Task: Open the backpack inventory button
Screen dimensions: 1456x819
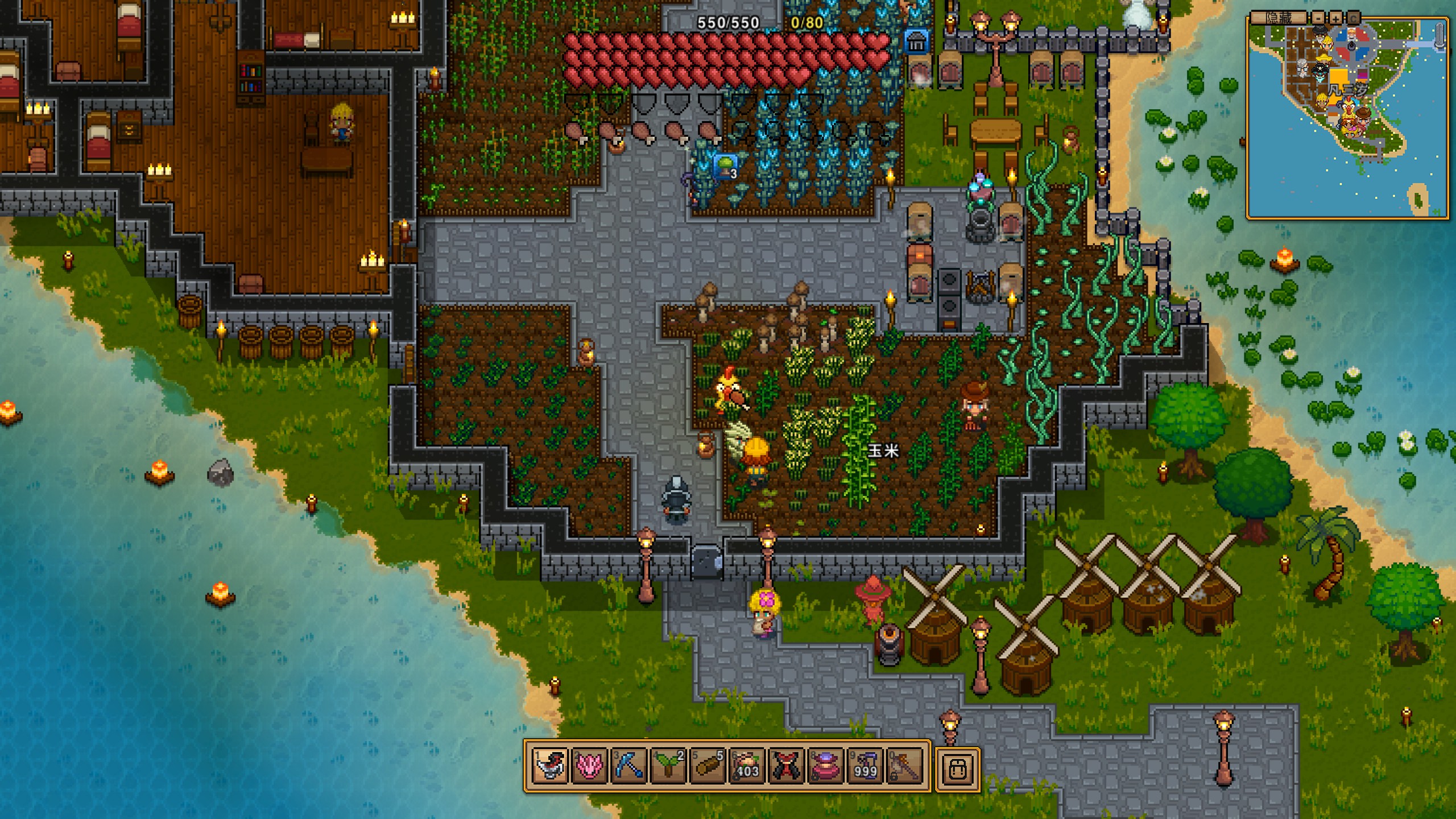Action: point(958,768)
